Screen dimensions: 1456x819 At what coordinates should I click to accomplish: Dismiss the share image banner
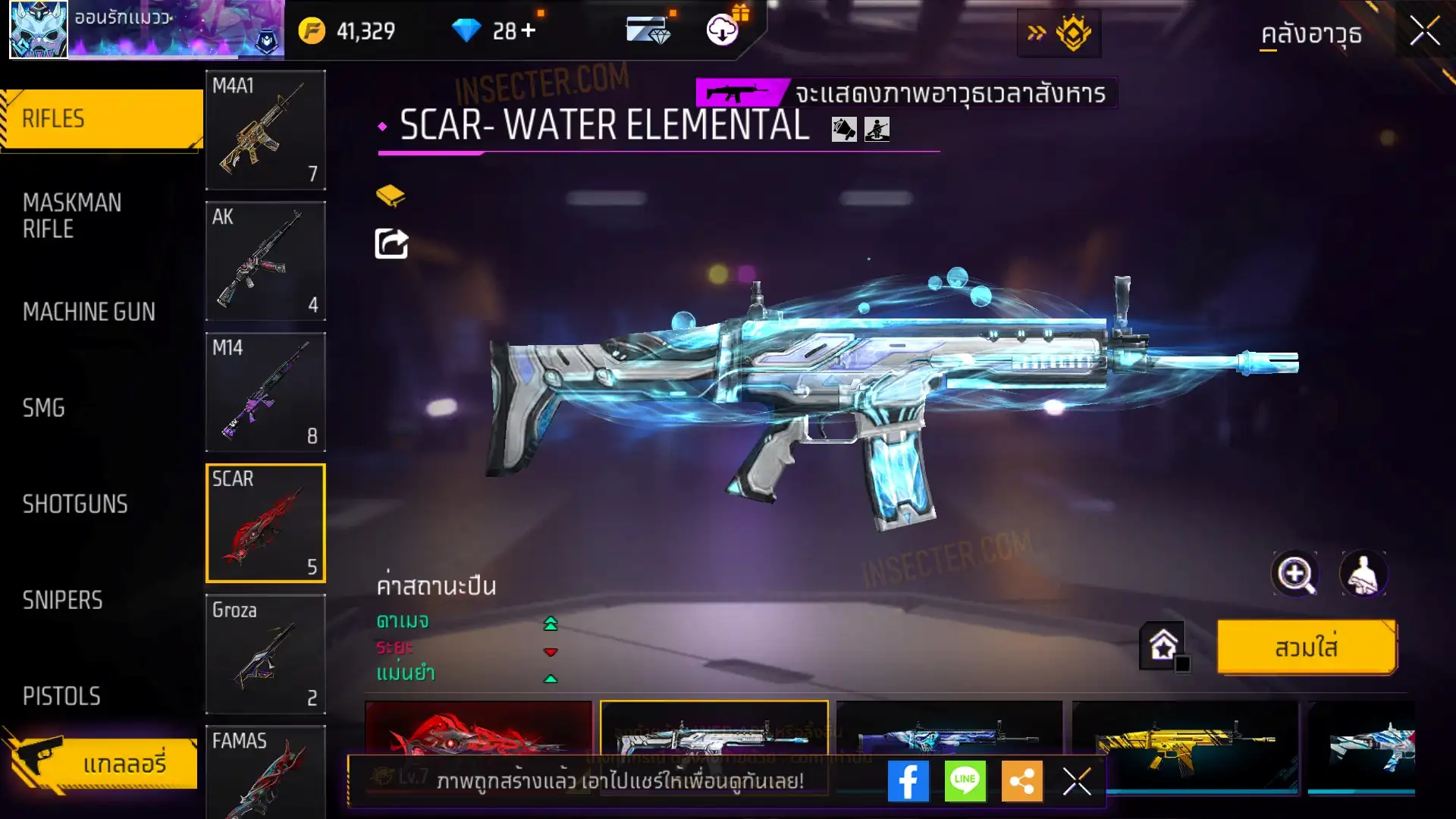1077,781
